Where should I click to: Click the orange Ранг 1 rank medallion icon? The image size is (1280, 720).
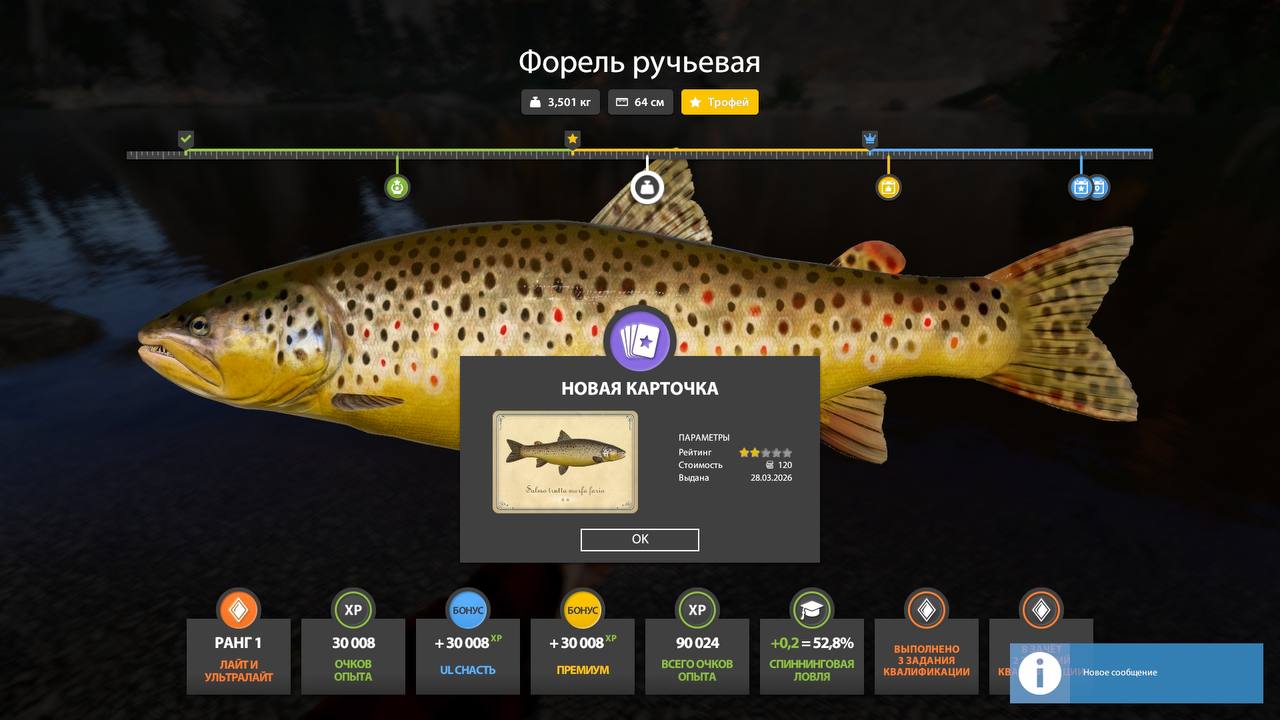[238, 609]
